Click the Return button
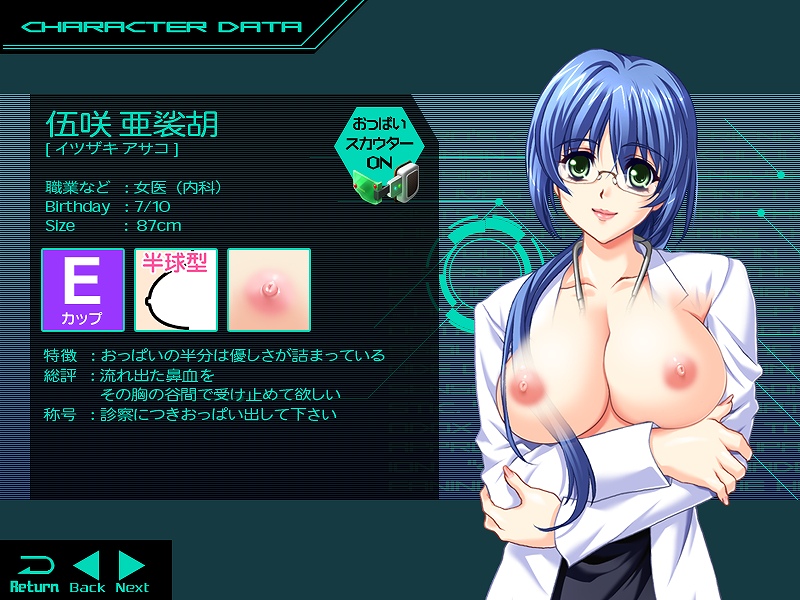The image size is (800, 600). pyautogui.click(x=34, y=573)
